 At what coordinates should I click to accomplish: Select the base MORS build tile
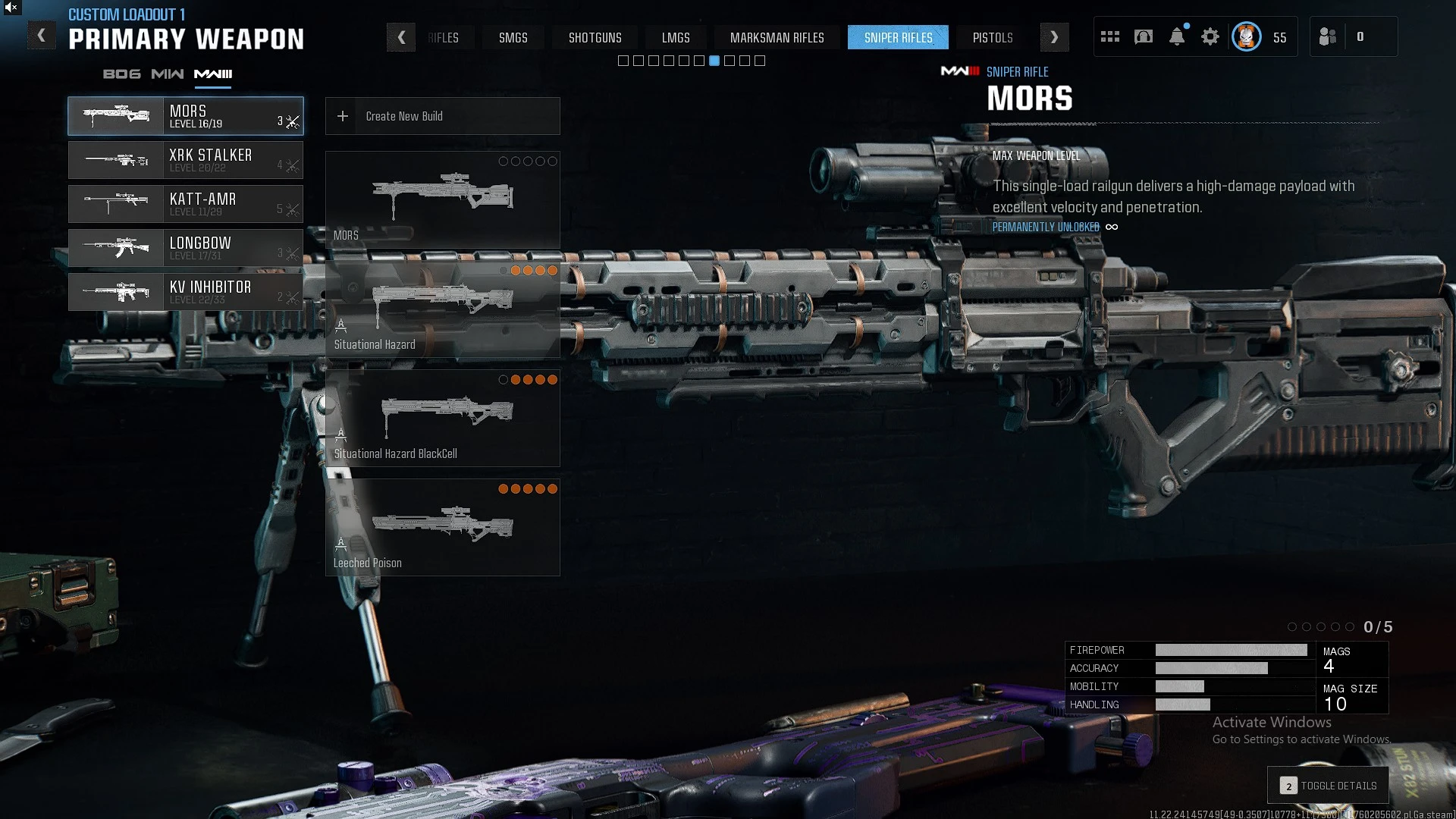pos(443,199)
